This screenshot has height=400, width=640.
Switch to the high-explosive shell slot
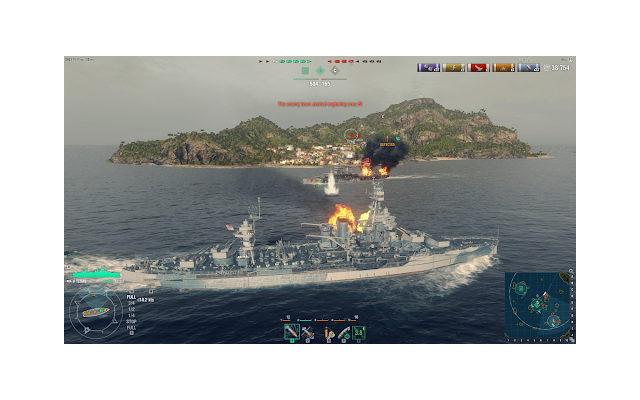pos(308,331)
